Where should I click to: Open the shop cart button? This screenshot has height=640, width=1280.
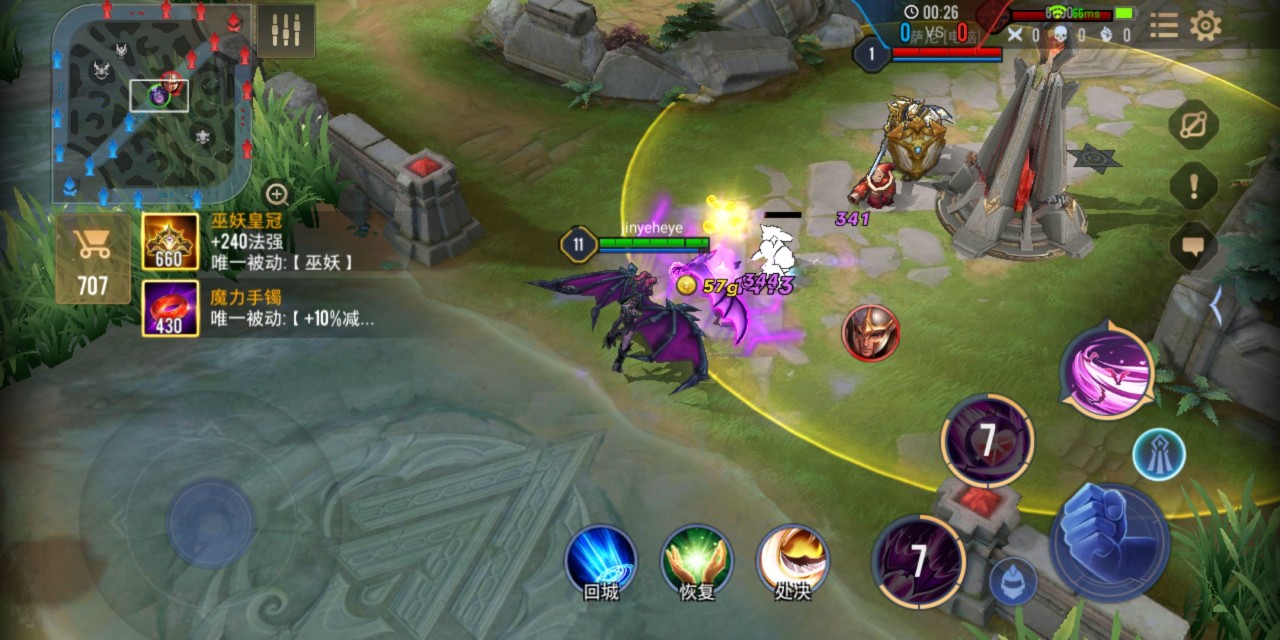[x=92, y=258]
